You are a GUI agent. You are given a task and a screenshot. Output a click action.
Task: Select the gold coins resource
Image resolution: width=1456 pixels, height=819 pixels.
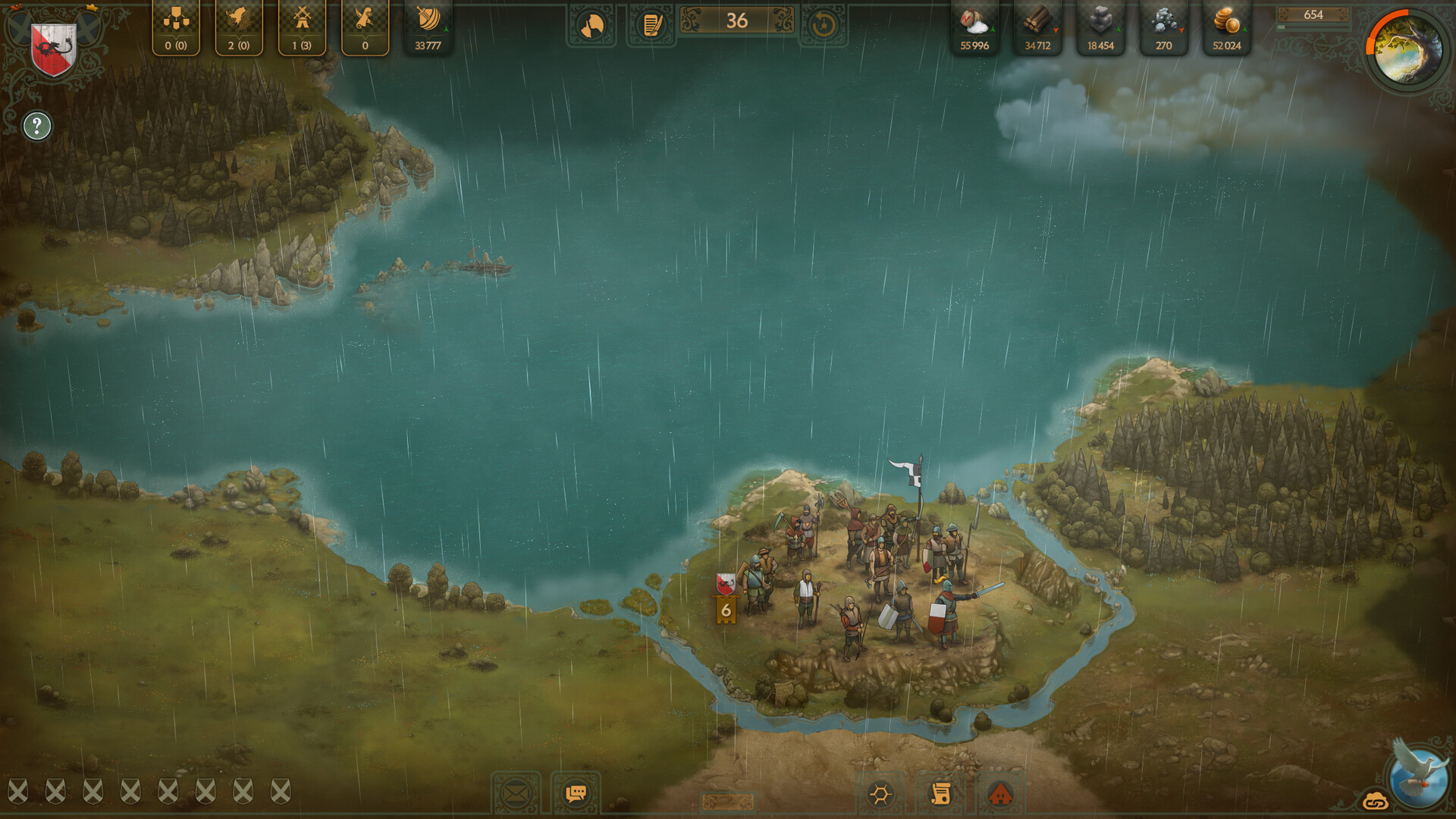[1226, 27]
